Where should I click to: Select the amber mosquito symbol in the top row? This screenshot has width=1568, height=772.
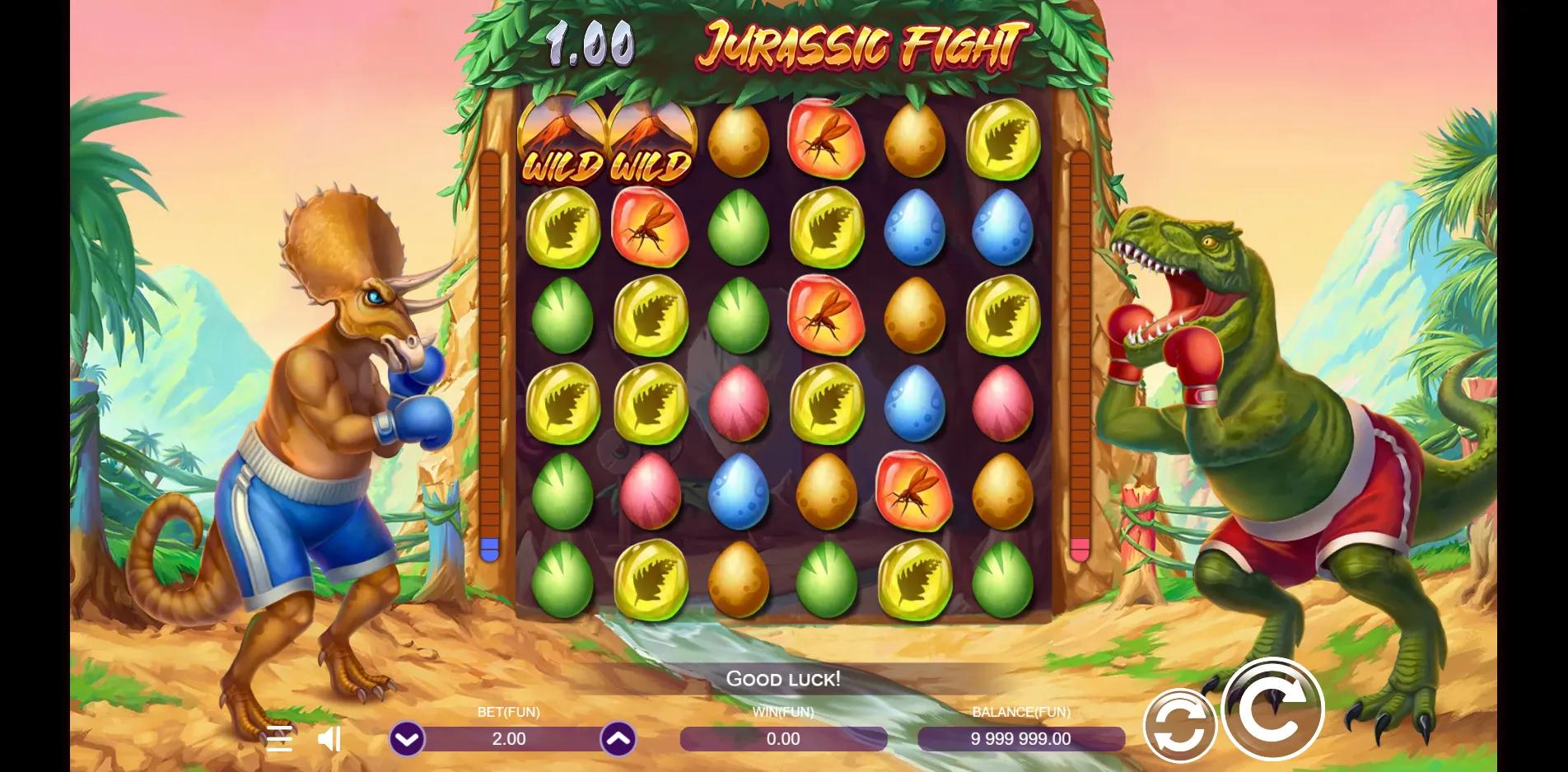pos(826,140)
